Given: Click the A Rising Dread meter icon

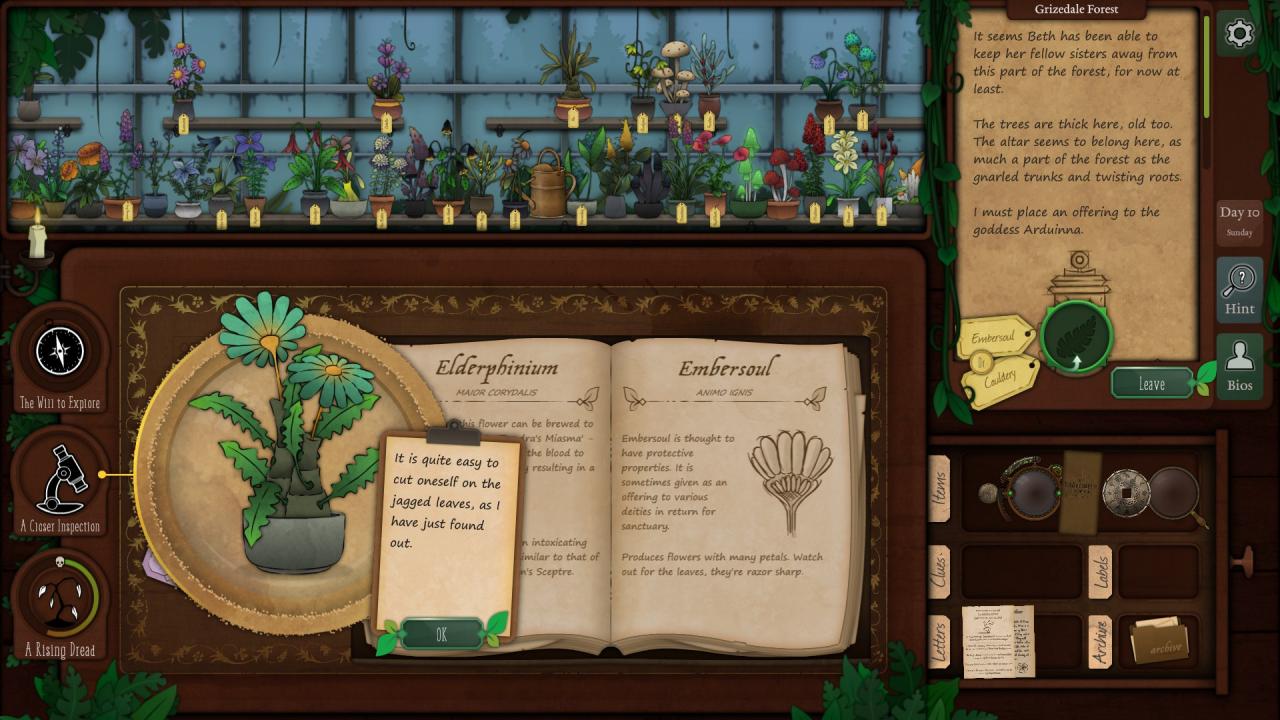Looking at the screenshot, I should point(60,600).
